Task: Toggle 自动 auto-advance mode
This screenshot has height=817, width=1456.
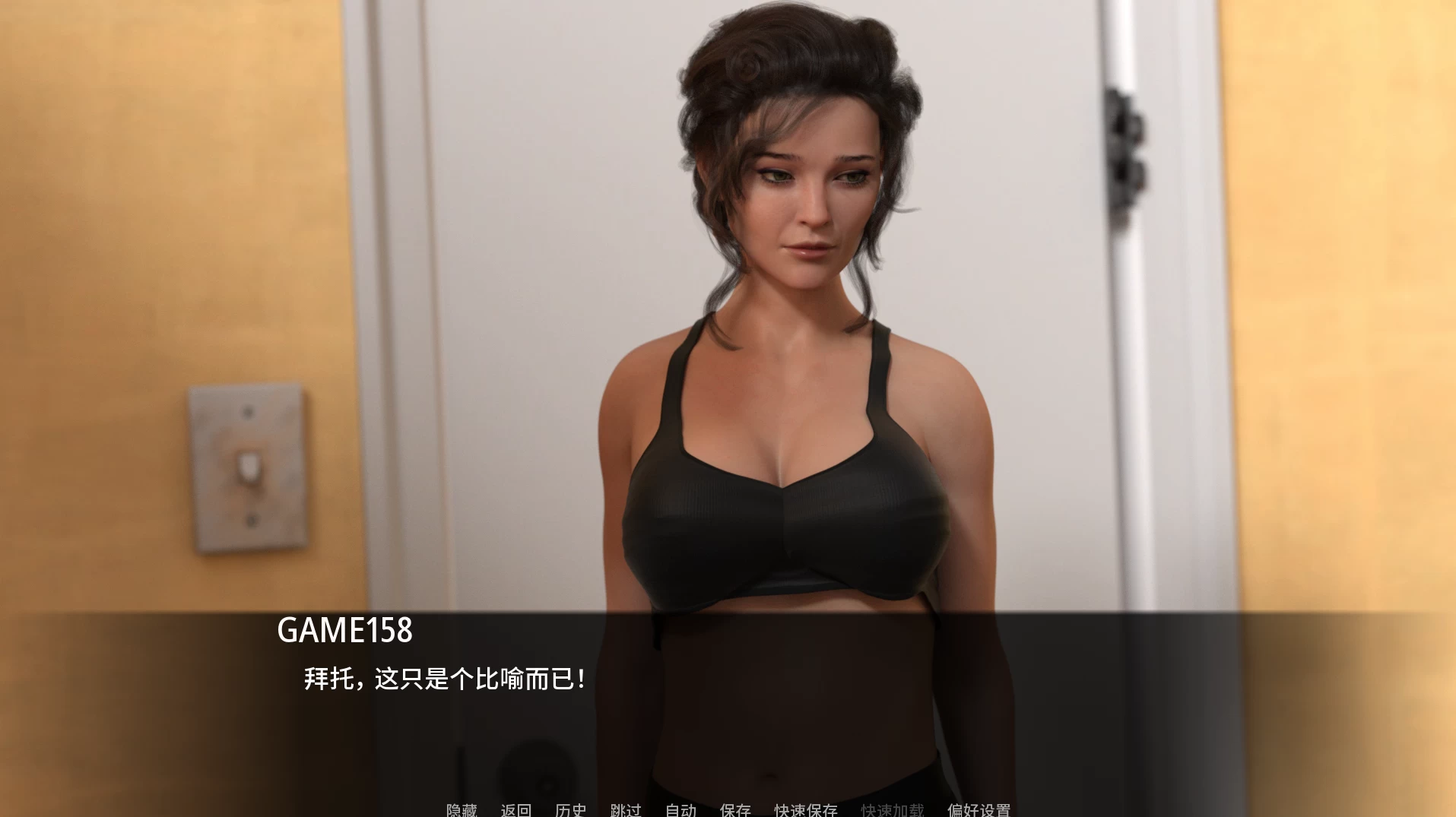Action: coord(680,810)
